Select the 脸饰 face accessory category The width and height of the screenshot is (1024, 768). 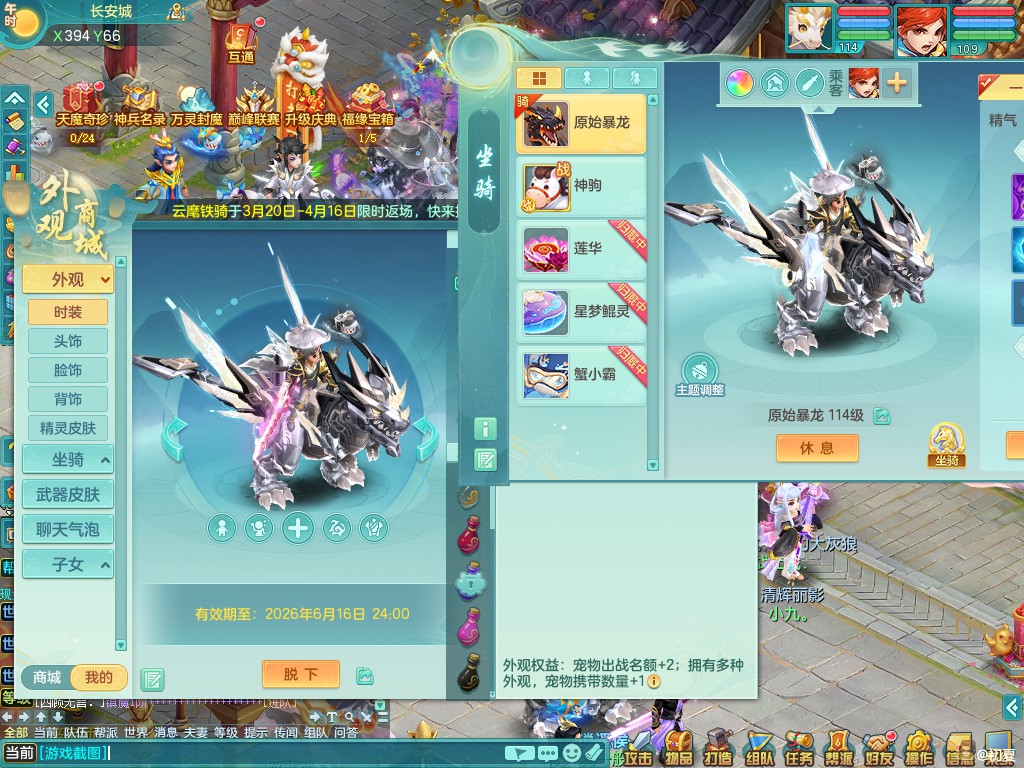(68, 370)
